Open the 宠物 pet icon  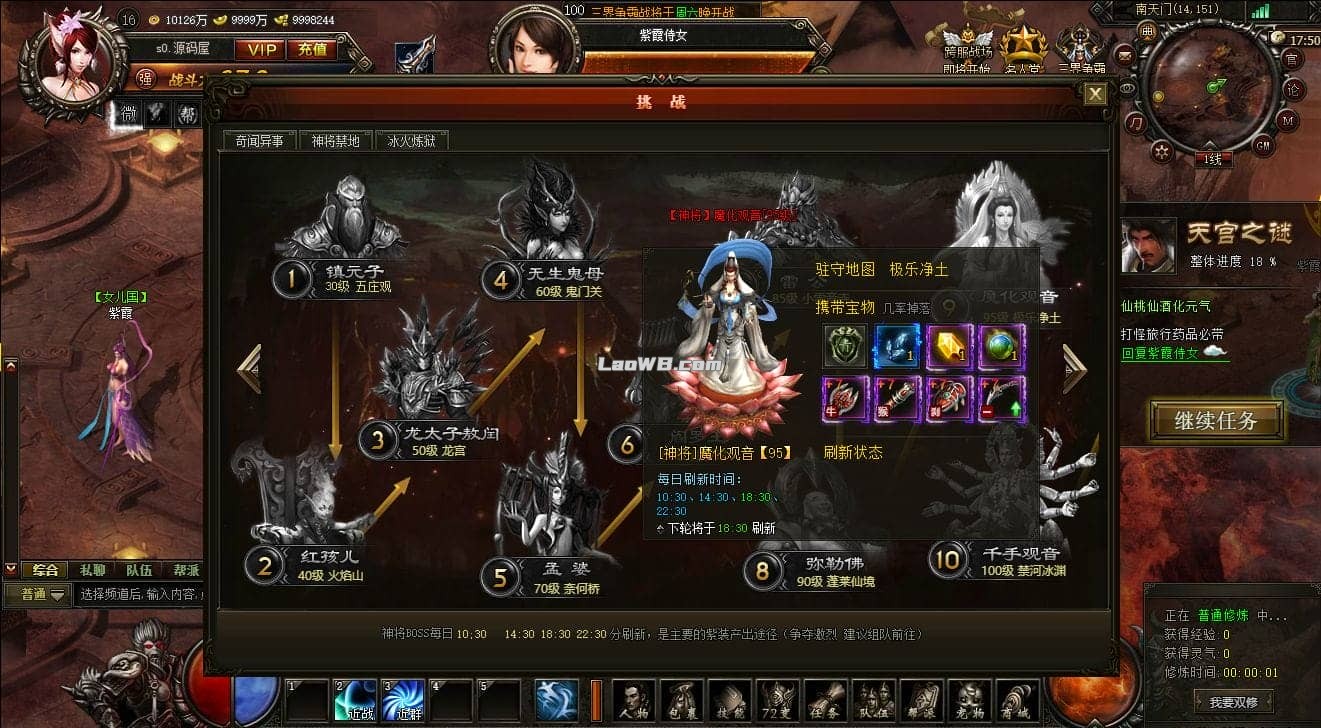coord(969,701)
